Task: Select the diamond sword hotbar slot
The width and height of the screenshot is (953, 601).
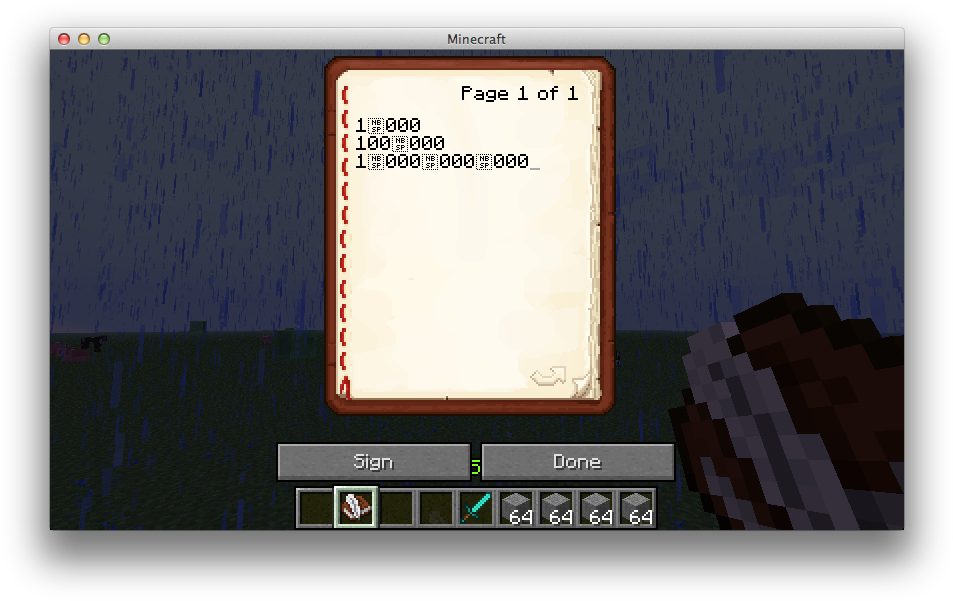Action: pyautogui.click(x=475, y=508)
